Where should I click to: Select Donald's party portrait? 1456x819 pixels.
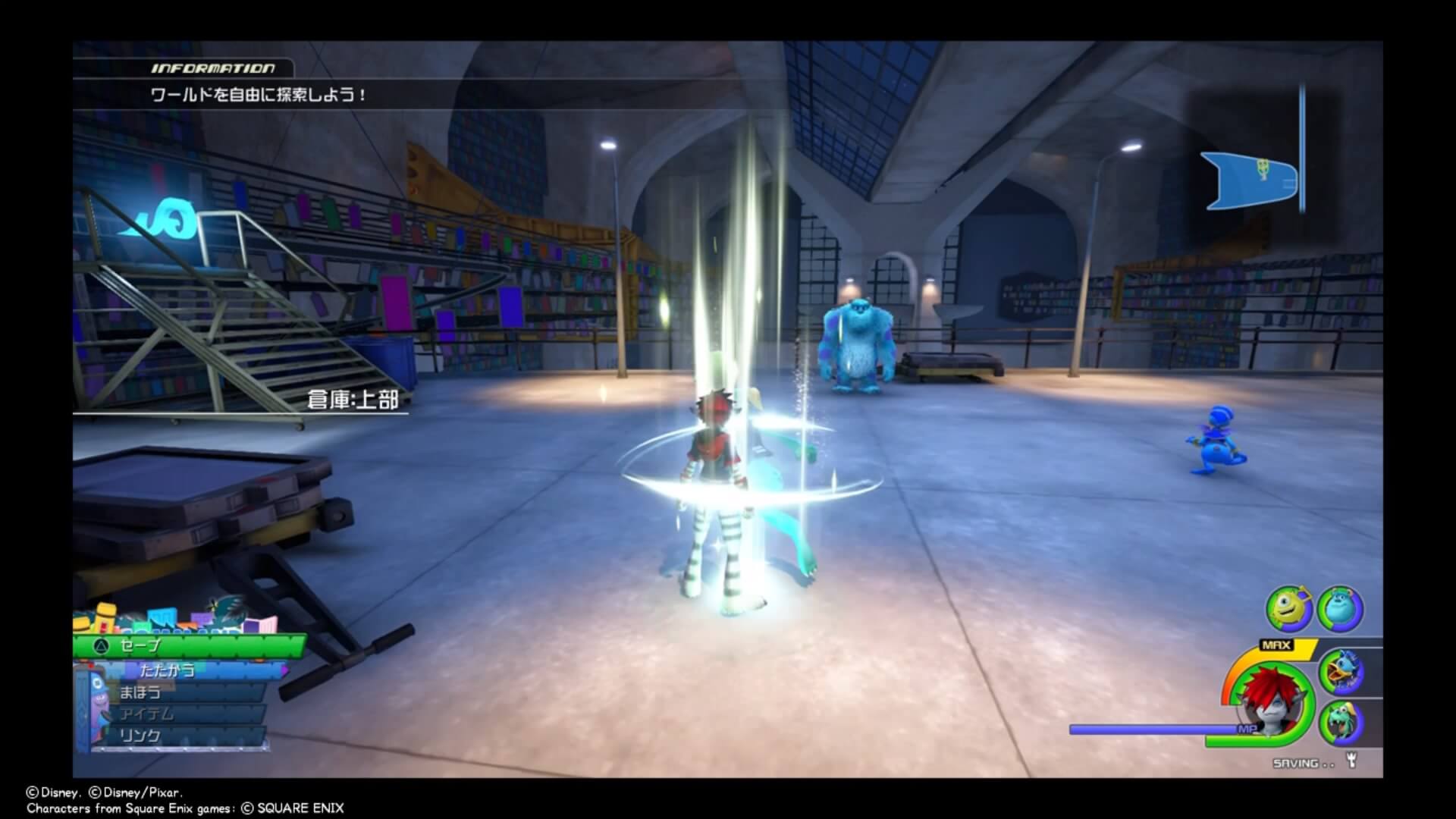(x=1341, y=671)
